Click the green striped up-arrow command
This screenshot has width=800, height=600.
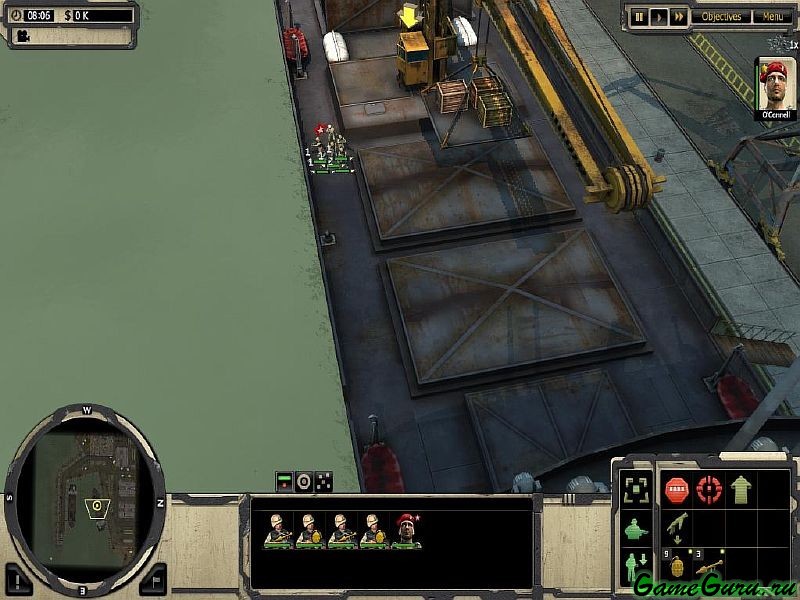(741, 490)
